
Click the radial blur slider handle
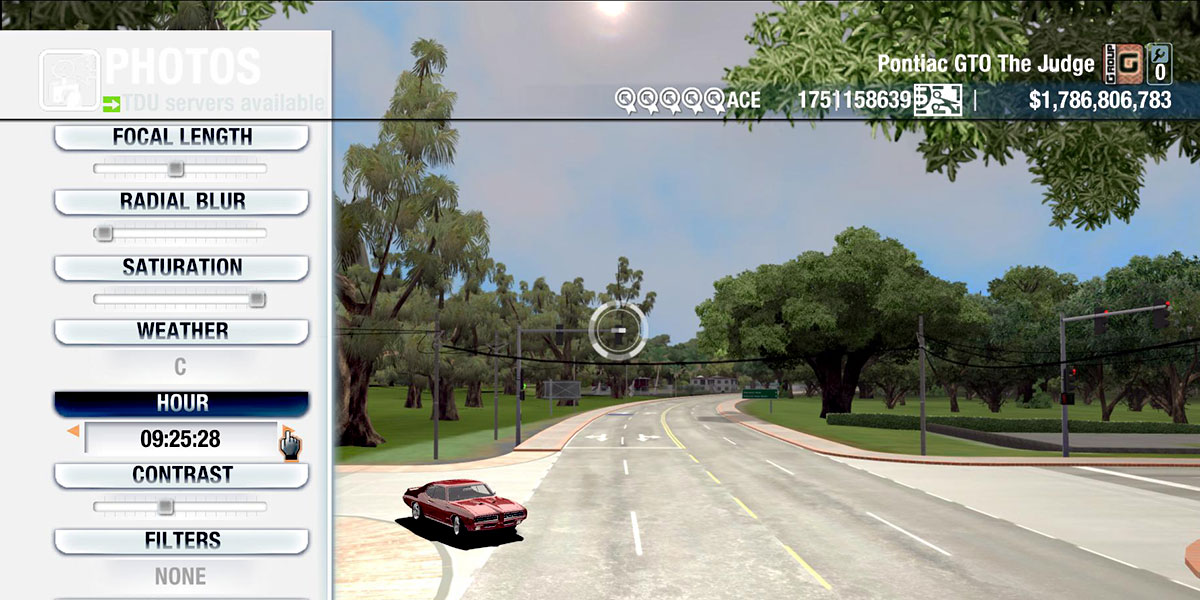pos(103,234)
